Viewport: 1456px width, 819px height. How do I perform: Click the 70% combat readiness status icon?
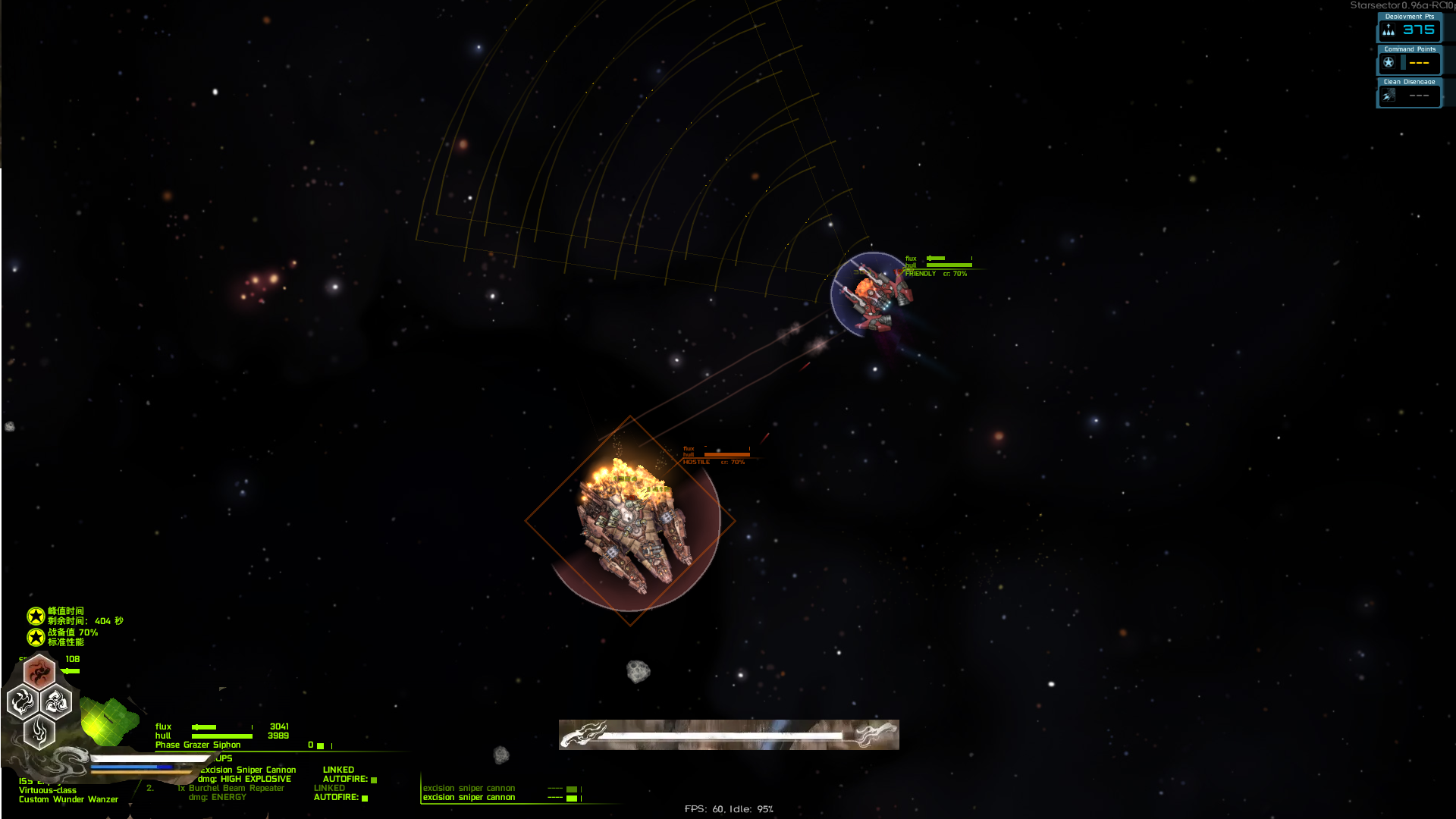click(x=36, y=637)
